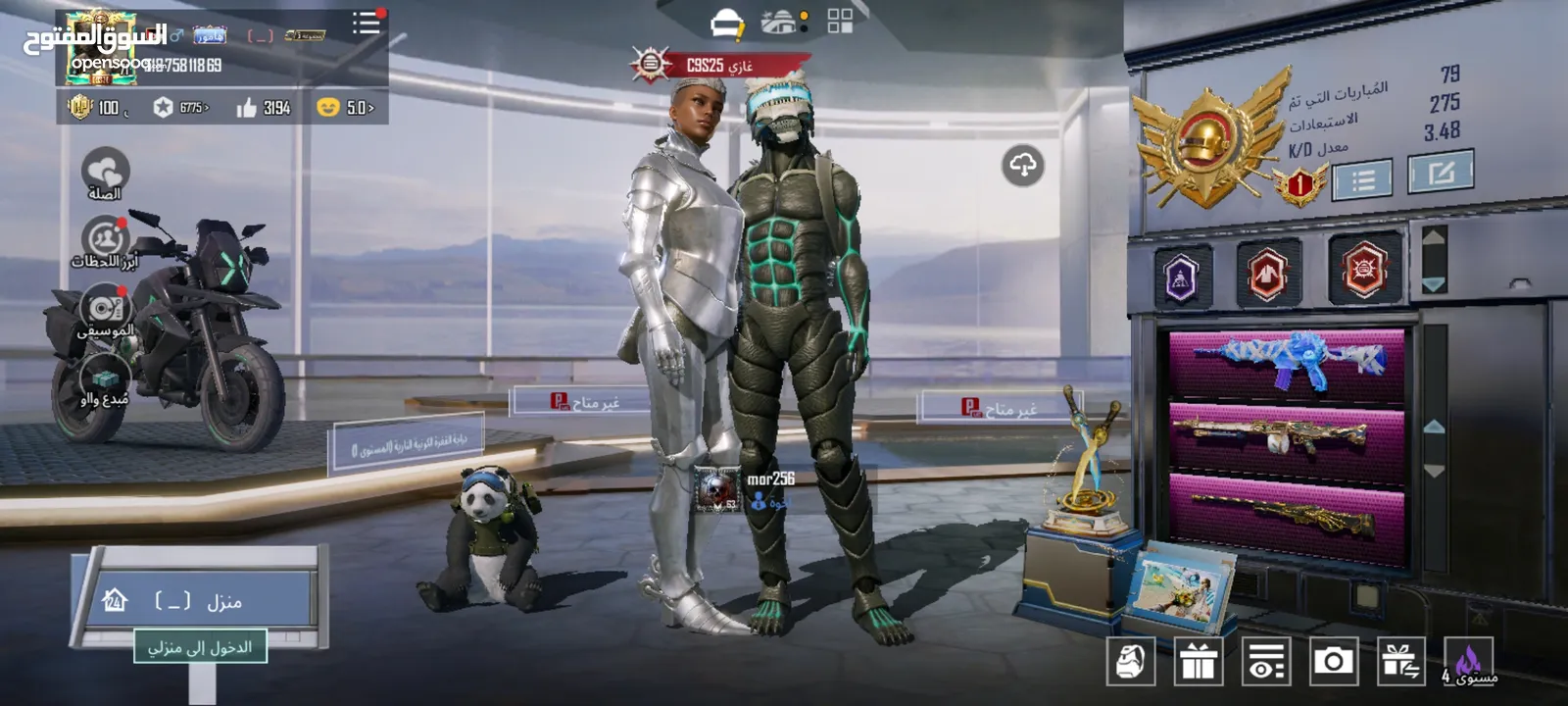Viewport: 1568px width, 706px height.
Task: Open the purple flame level 4 icon
Action: click(1468, 663)
